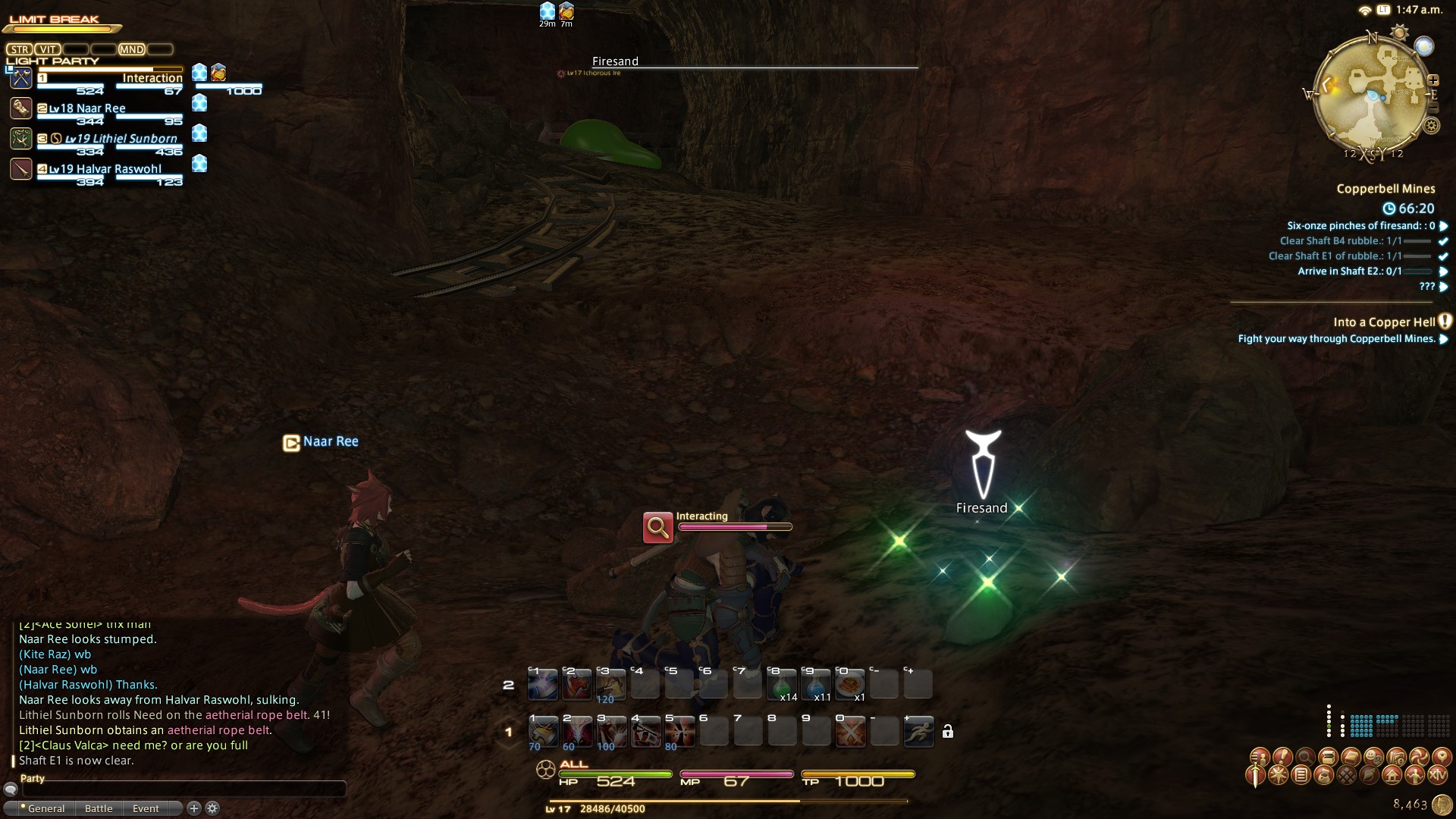Activate the Sprint running-figure ability
This screenshot has width=1456, height=819.
[918, 732]
